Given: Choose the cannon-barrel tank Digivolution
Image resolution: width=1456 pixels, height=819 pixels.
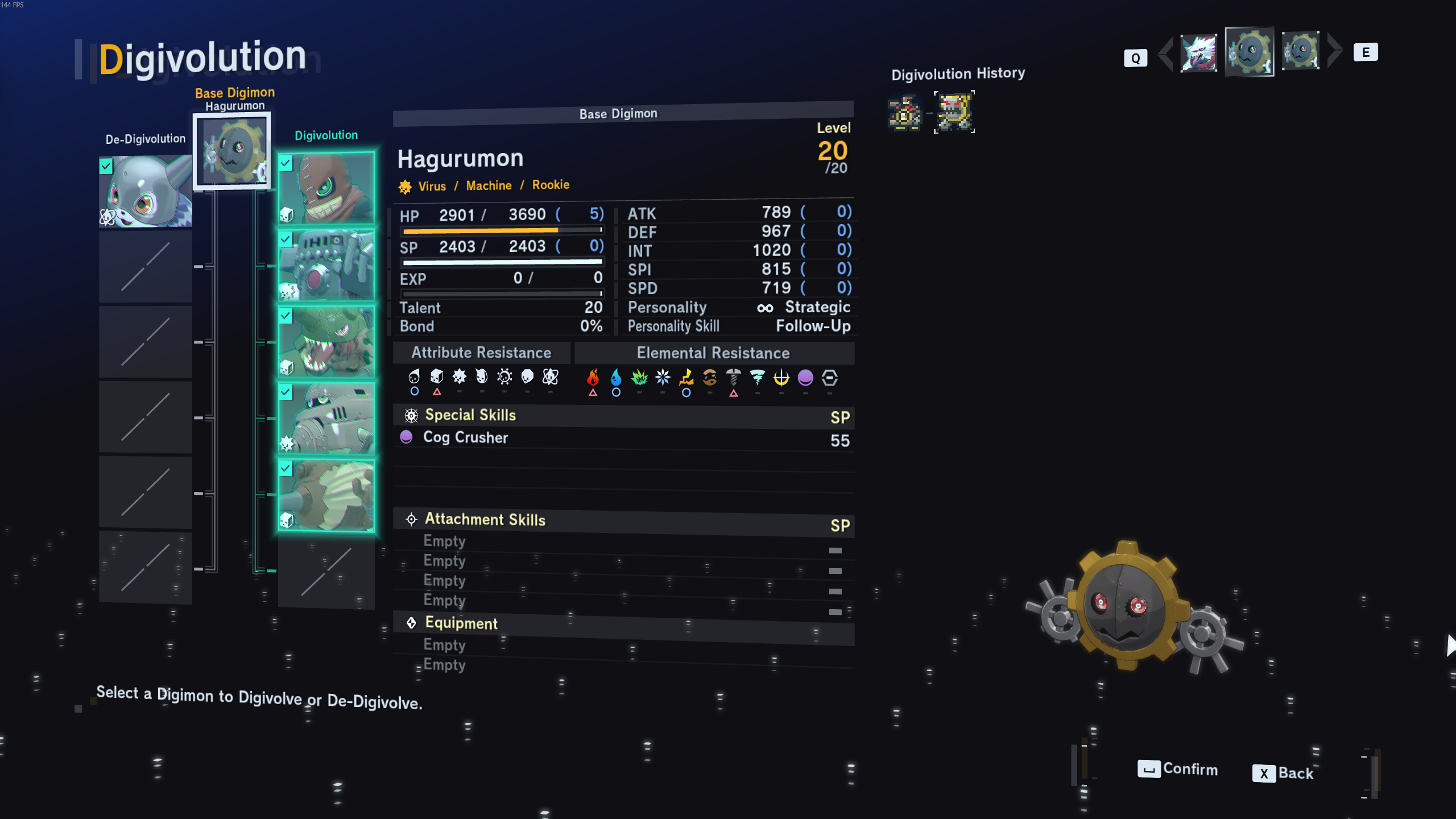Looking at the screenshot, I should (326, 495).
